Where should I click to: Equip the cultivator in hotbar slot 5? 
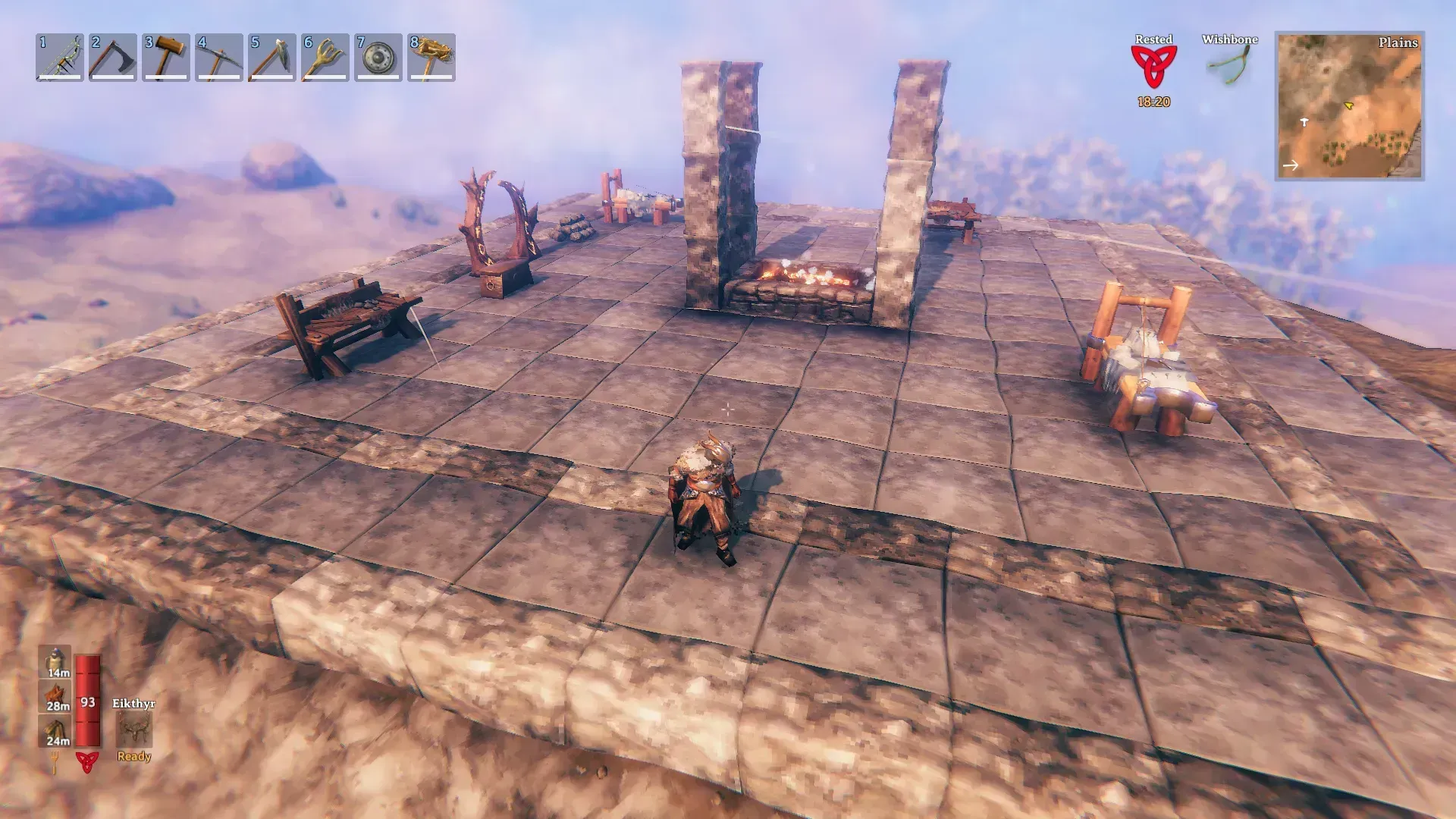[272, 58]
